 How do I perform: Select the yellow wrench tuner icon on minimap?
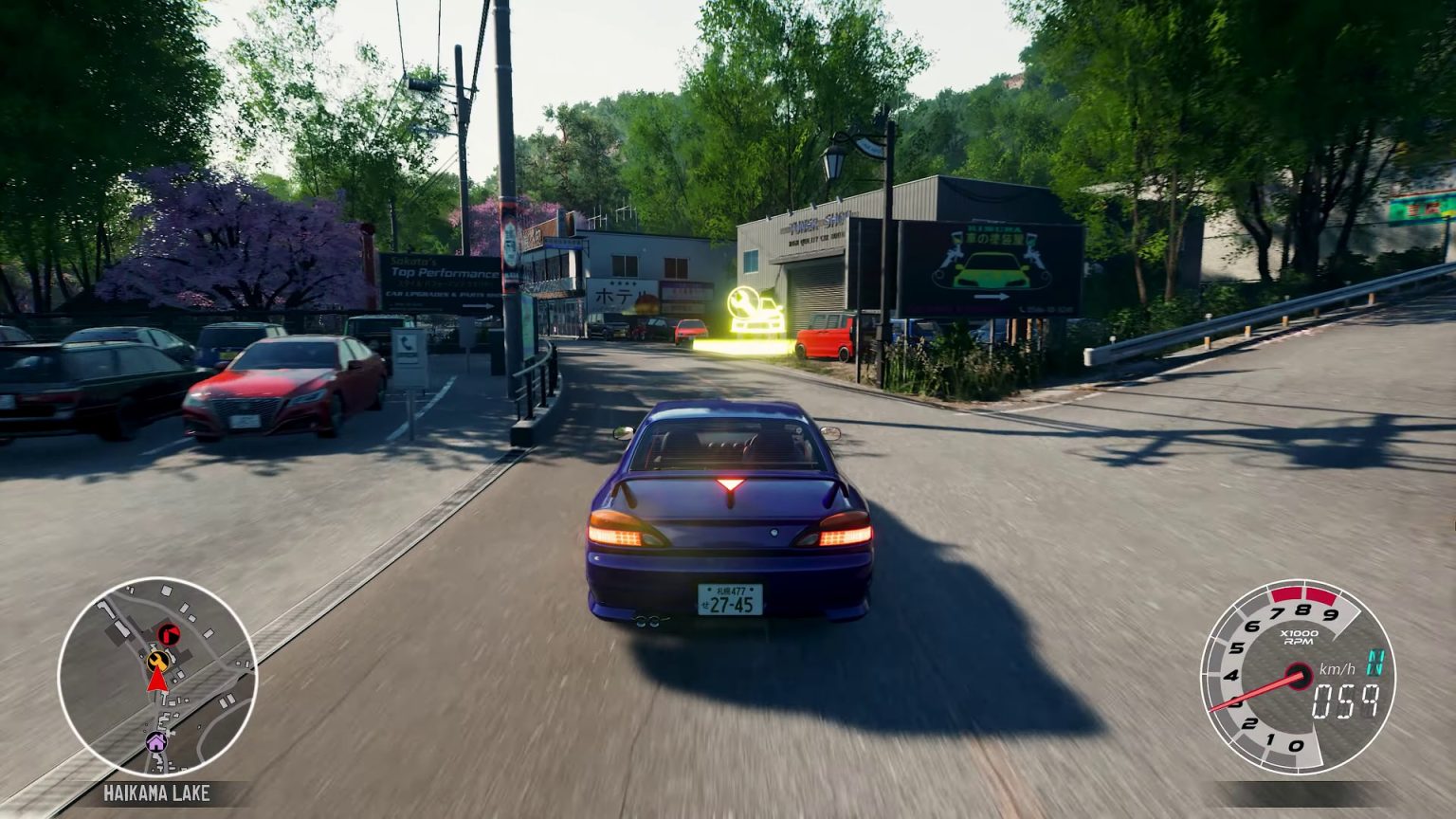(157, 661)
